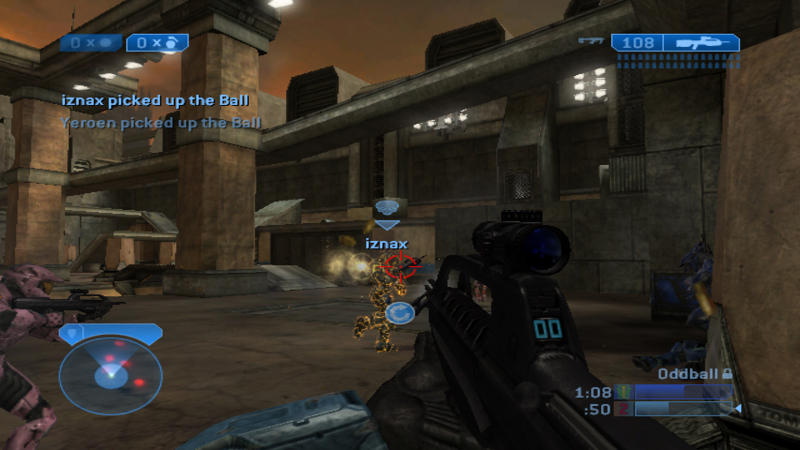Viewport: 800px width, 450px height.
Task: Select the frag grenade counter
Action: [157, 42]
